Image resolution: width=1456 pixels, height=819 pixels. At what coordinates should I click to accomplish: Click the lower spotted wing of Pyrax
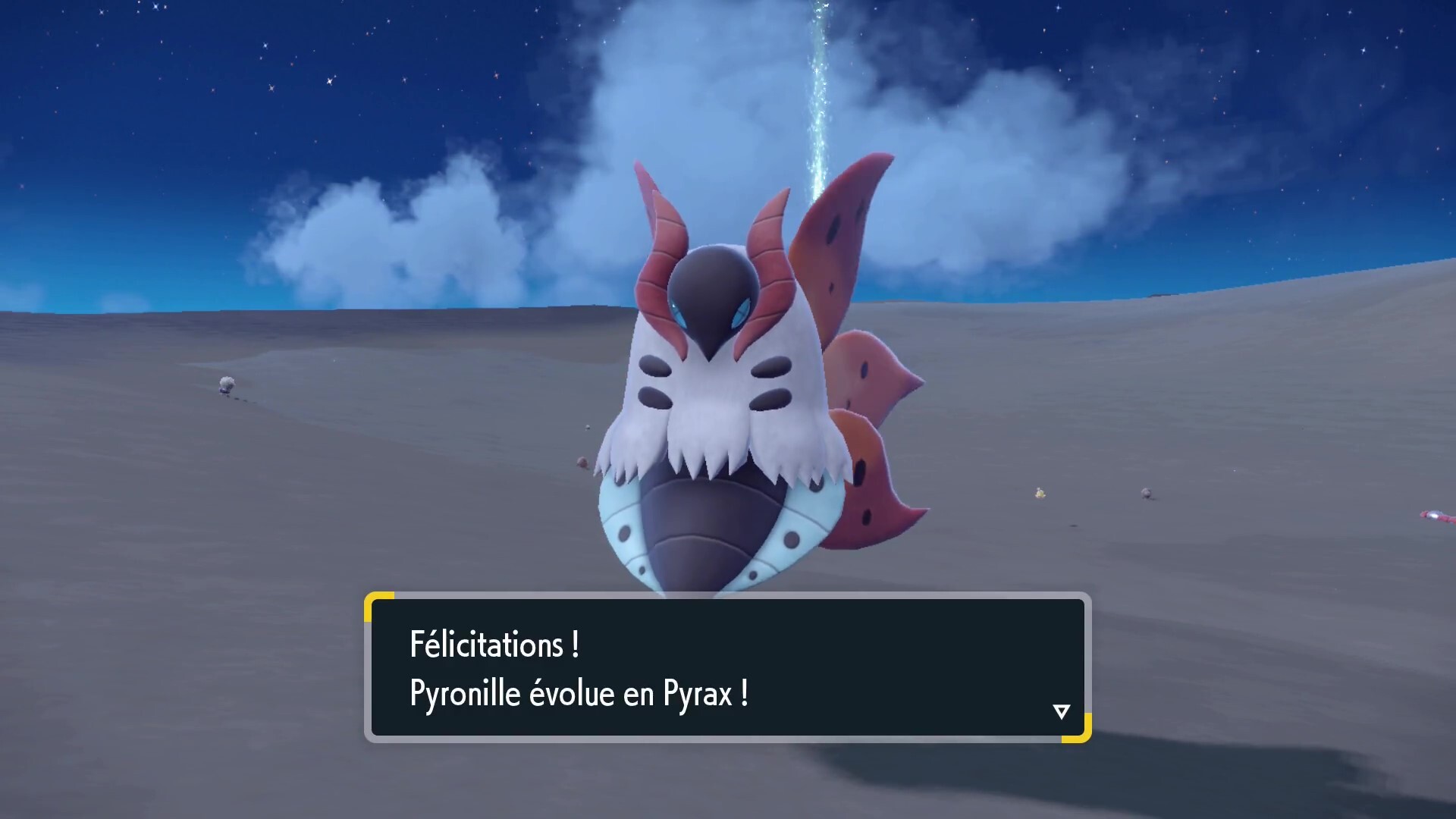point(872,500)
